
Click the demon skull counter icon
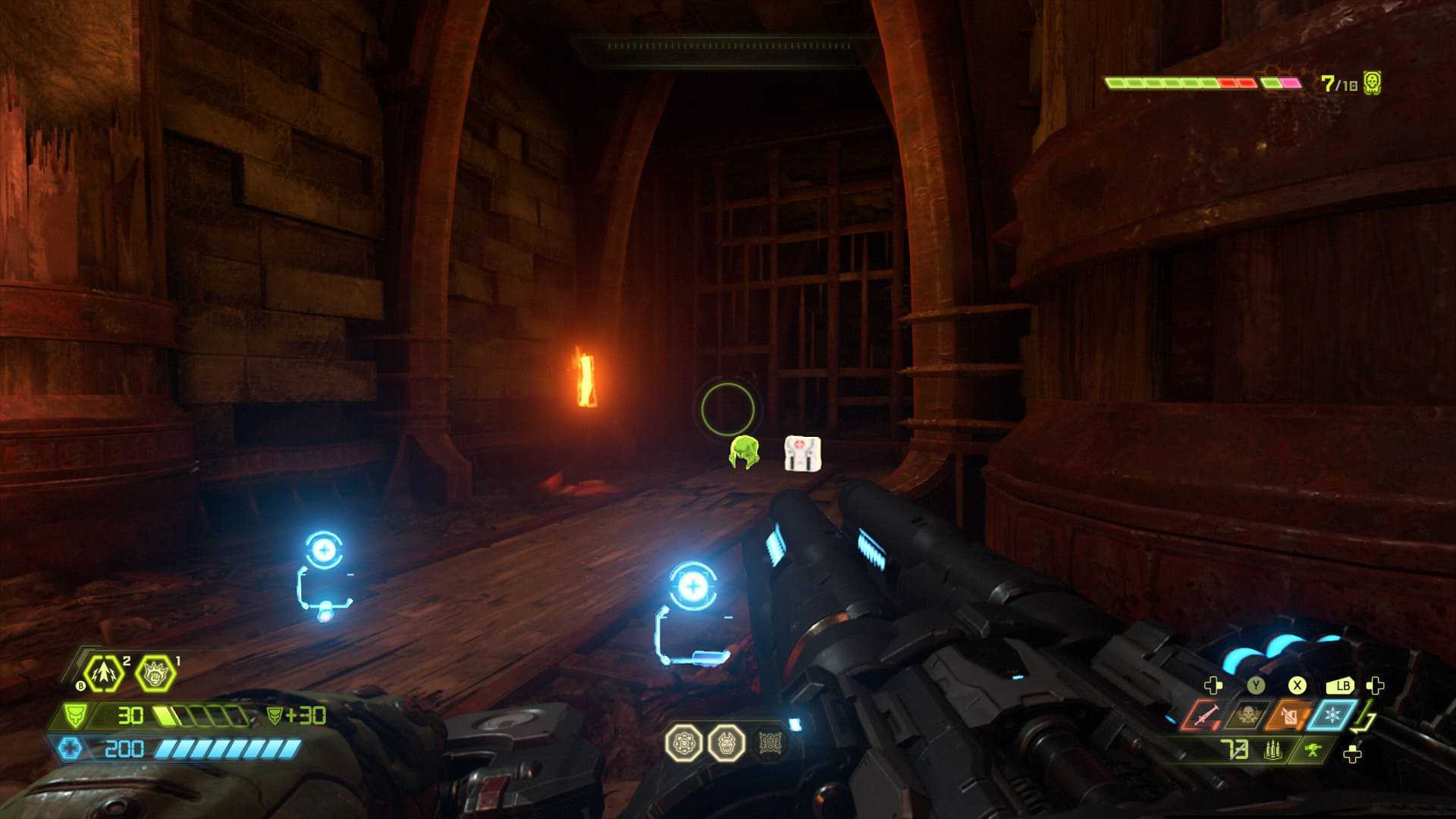tap(1371, 83)
